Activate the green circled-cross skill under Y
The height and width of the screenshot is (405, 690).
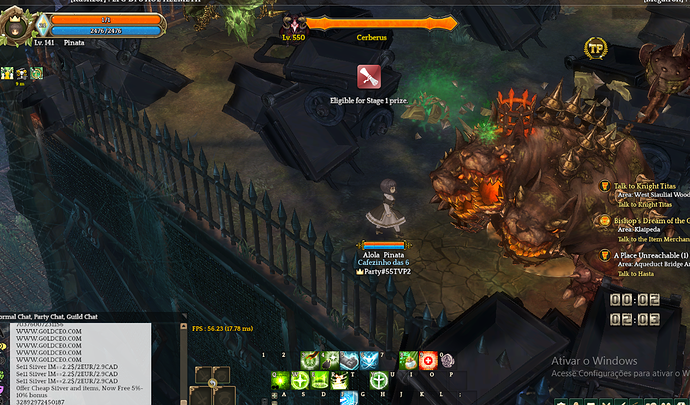(x=379, y=380)
